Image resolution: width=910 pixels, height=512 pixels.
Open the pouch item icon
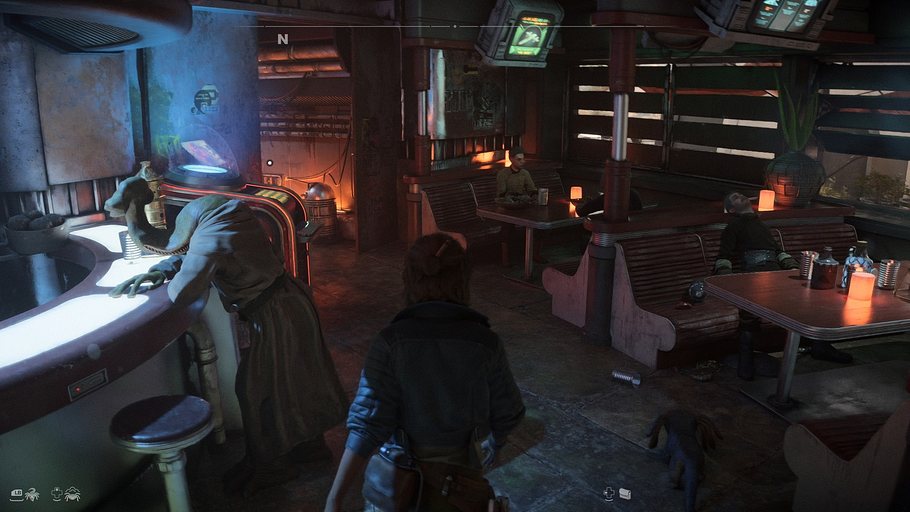click(x=624, y=493)
